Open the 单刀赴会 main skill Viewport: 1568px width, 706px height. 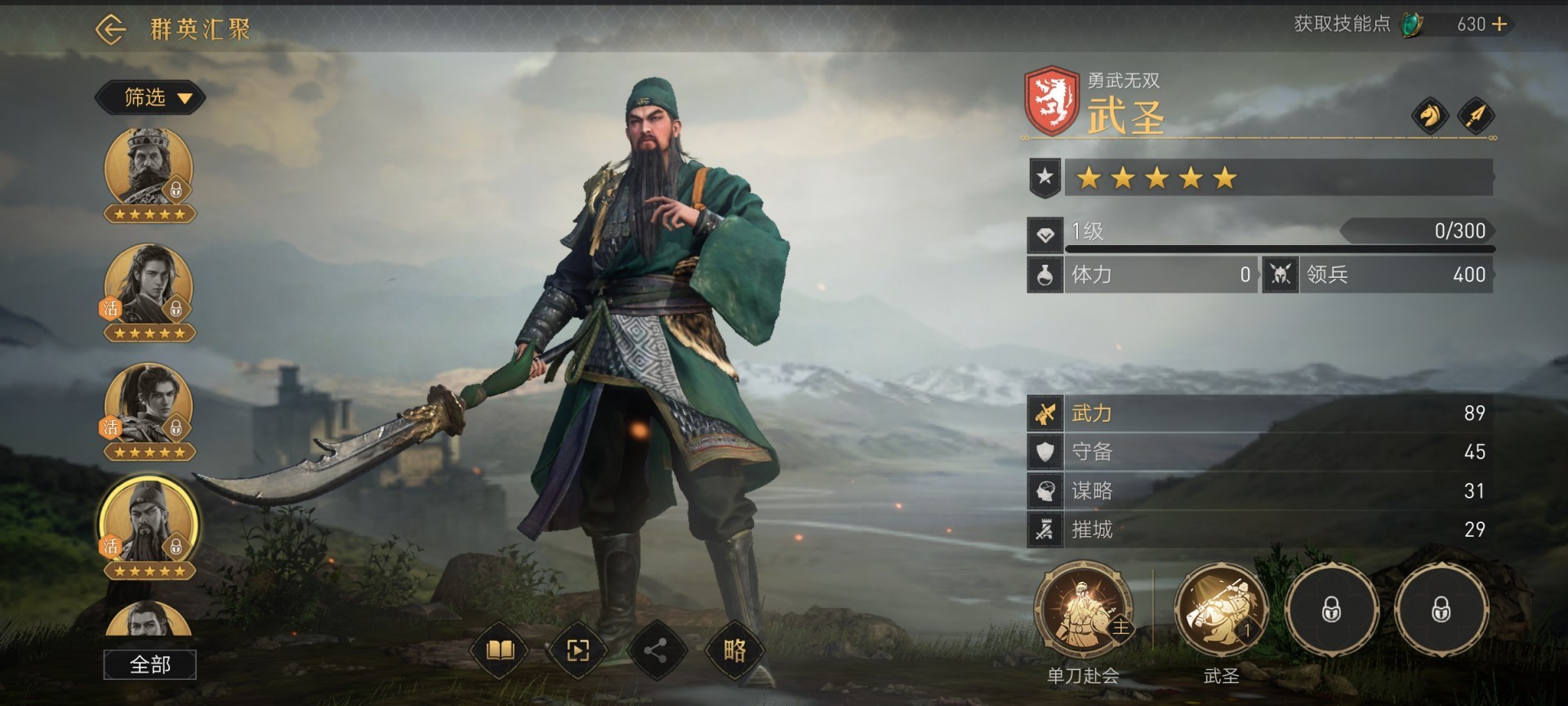(1084, 610)
